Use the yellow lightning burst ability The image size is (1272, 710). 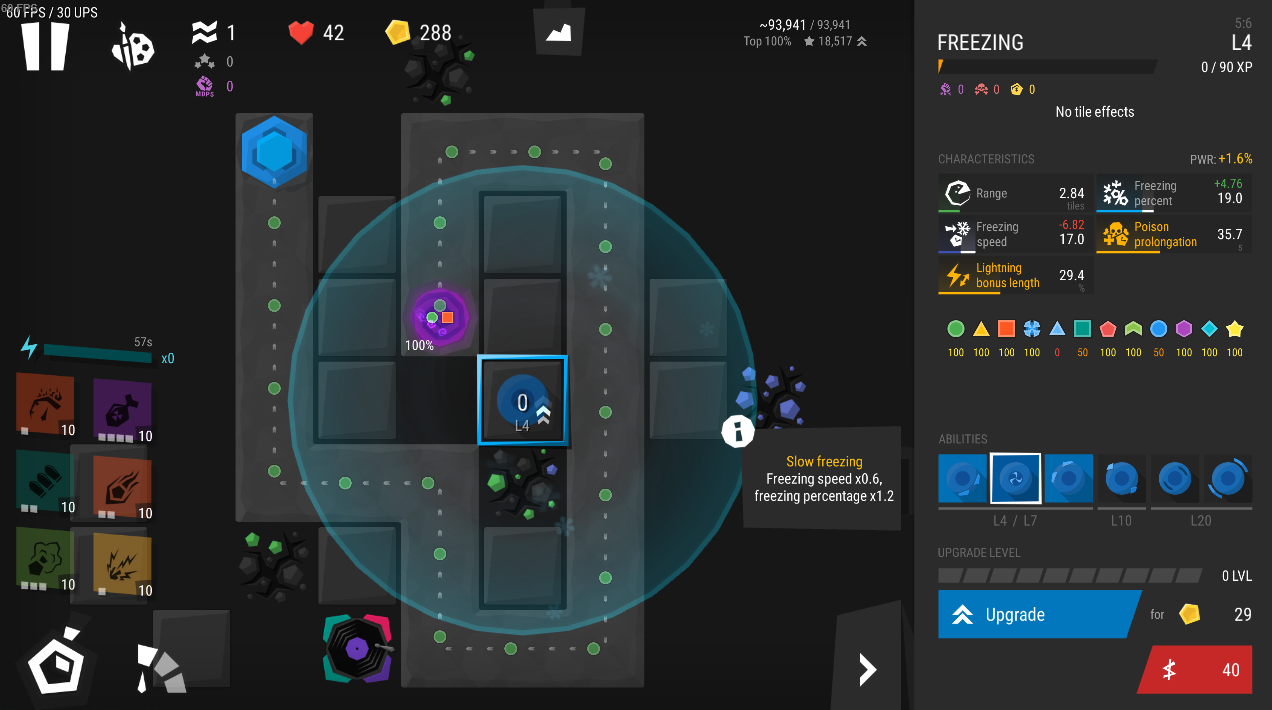[121, 563]
